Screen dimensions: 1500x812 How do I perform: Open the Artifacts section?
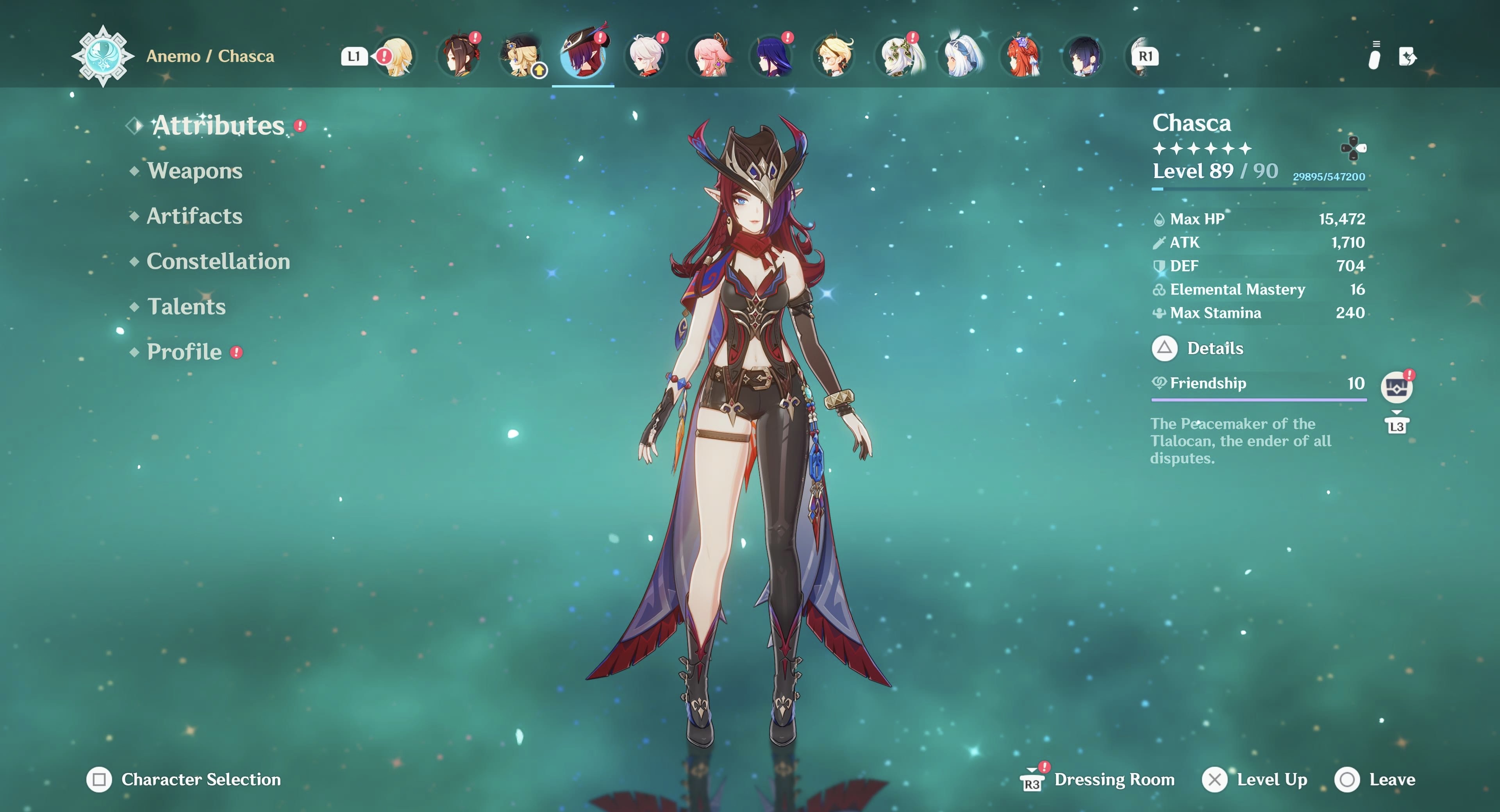(x=194, y=216)
